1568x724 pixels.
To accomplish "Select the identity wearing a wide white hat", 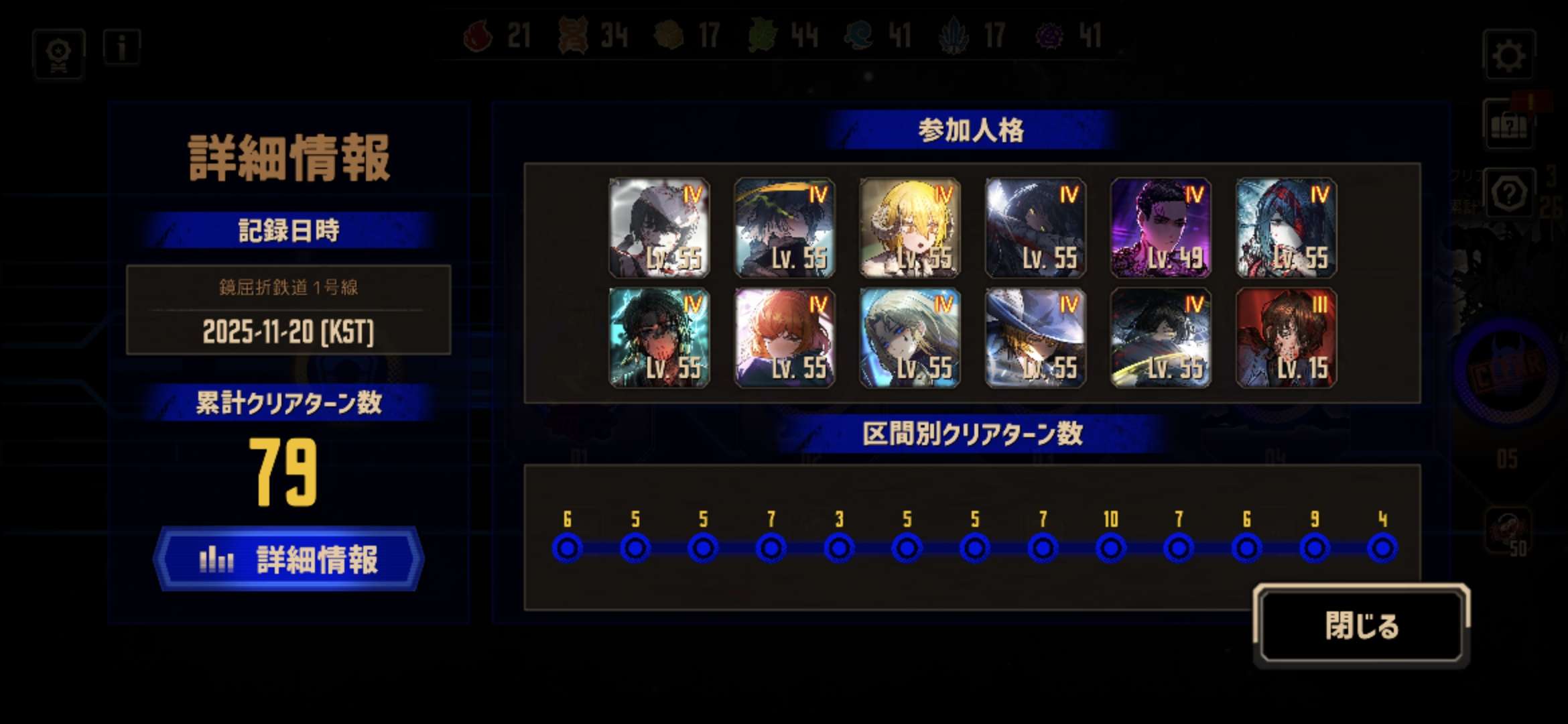I will (x=1035, y=338).
